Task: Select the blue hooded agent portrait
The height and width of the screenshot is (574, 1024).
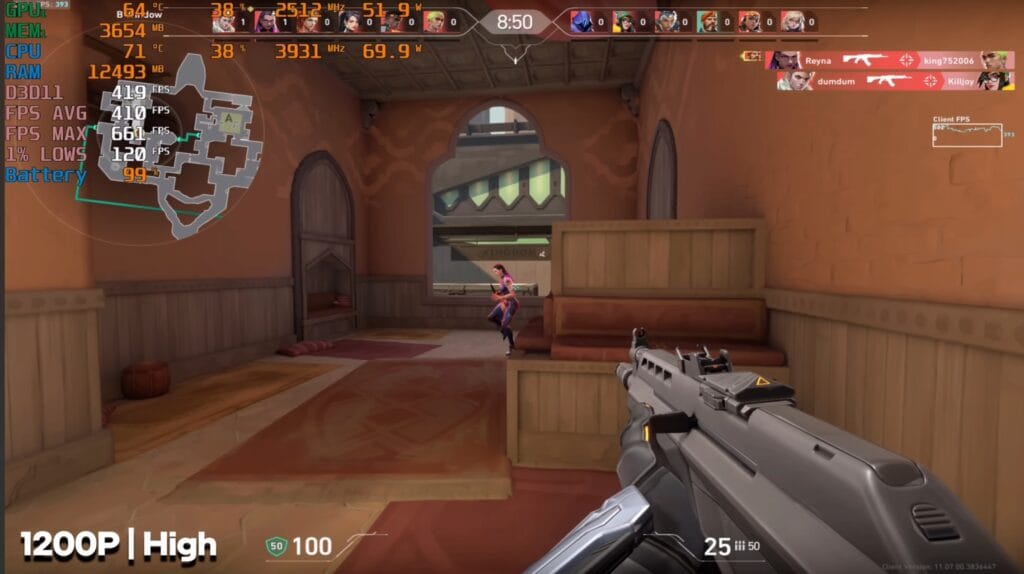Action: pyautogui.click(x=581, y=21)
